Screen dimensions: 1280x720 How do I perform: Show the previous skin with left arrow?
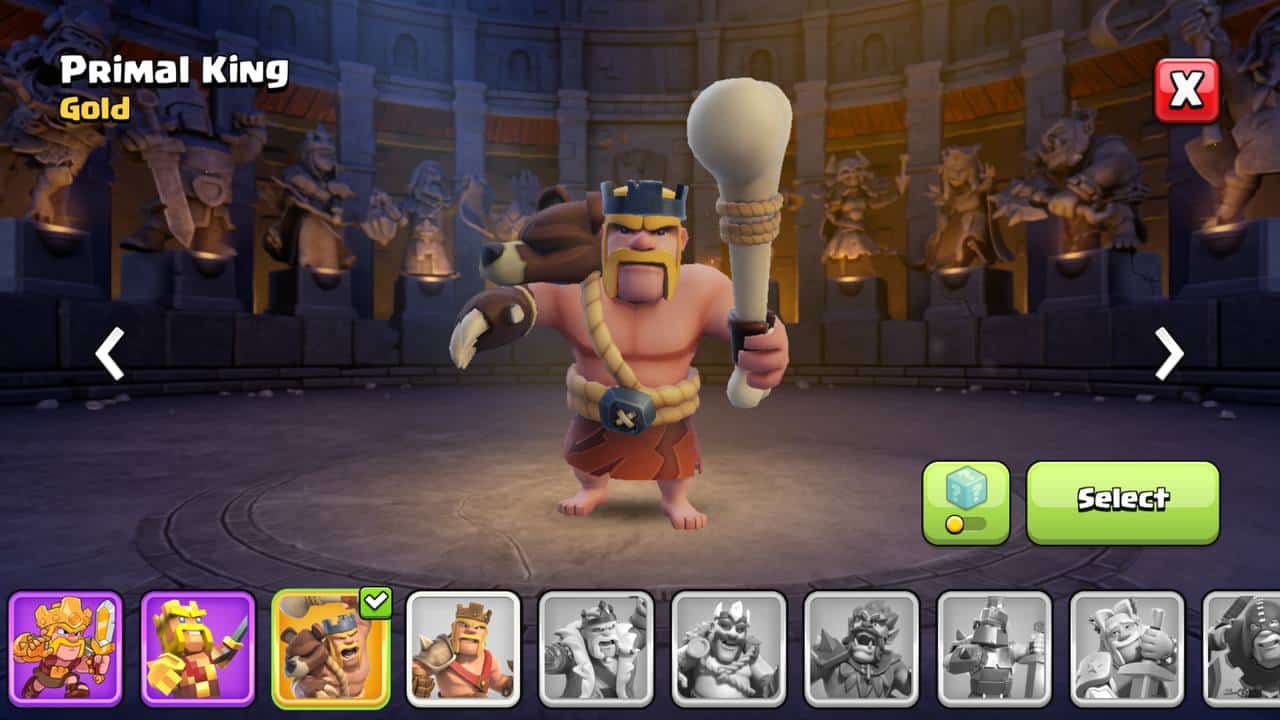(x=109, y=354)
